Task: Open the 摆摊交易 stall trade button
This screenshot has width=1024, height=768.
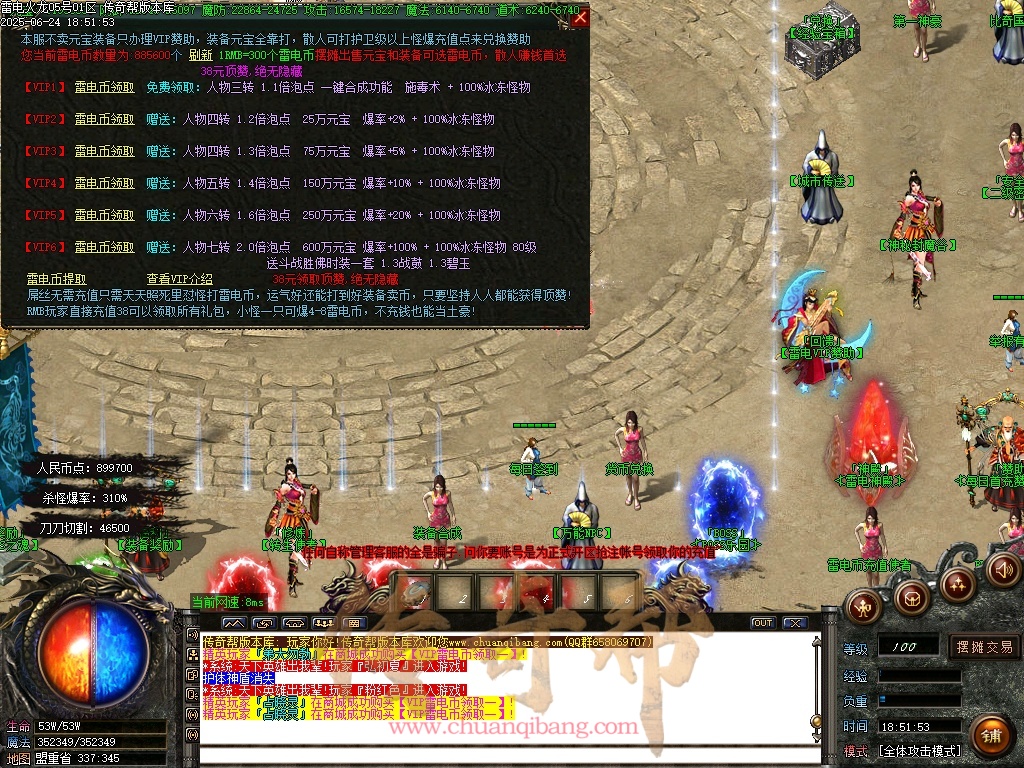Action: click(984, 647)
